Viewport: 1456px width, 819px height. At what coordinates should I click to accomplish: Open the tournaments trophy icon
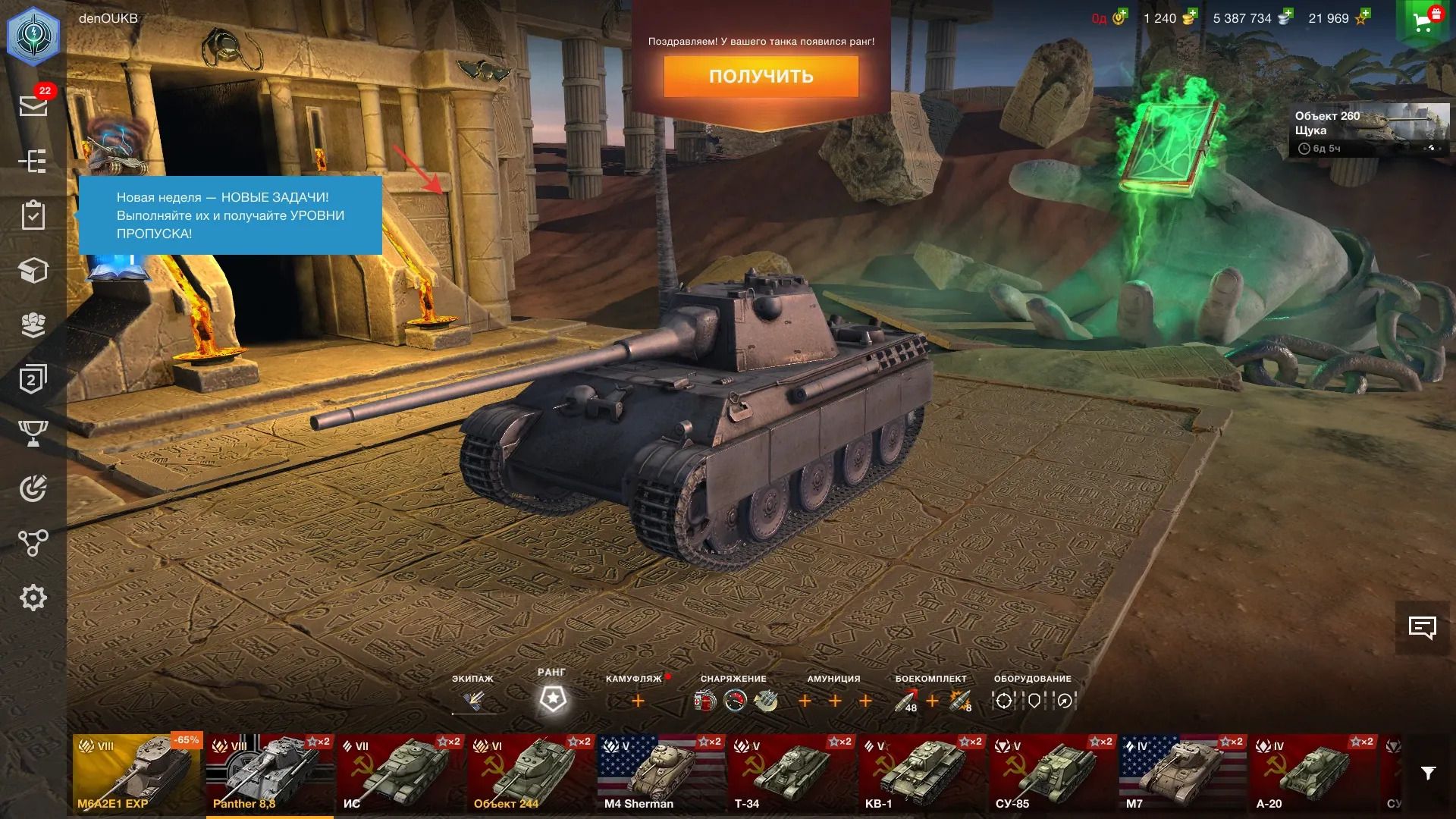[33, 433]
